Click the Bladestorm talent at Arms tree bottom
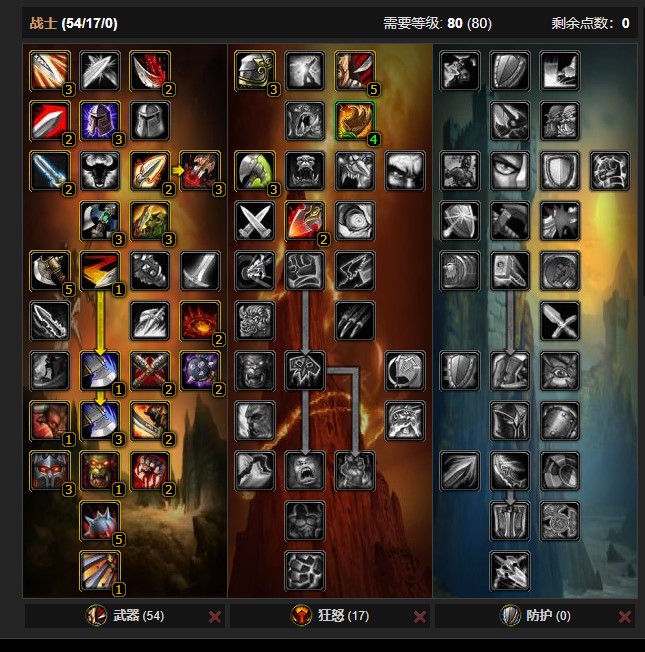Image resolution: width=645 pixels, height=652 pixels. 100,570
